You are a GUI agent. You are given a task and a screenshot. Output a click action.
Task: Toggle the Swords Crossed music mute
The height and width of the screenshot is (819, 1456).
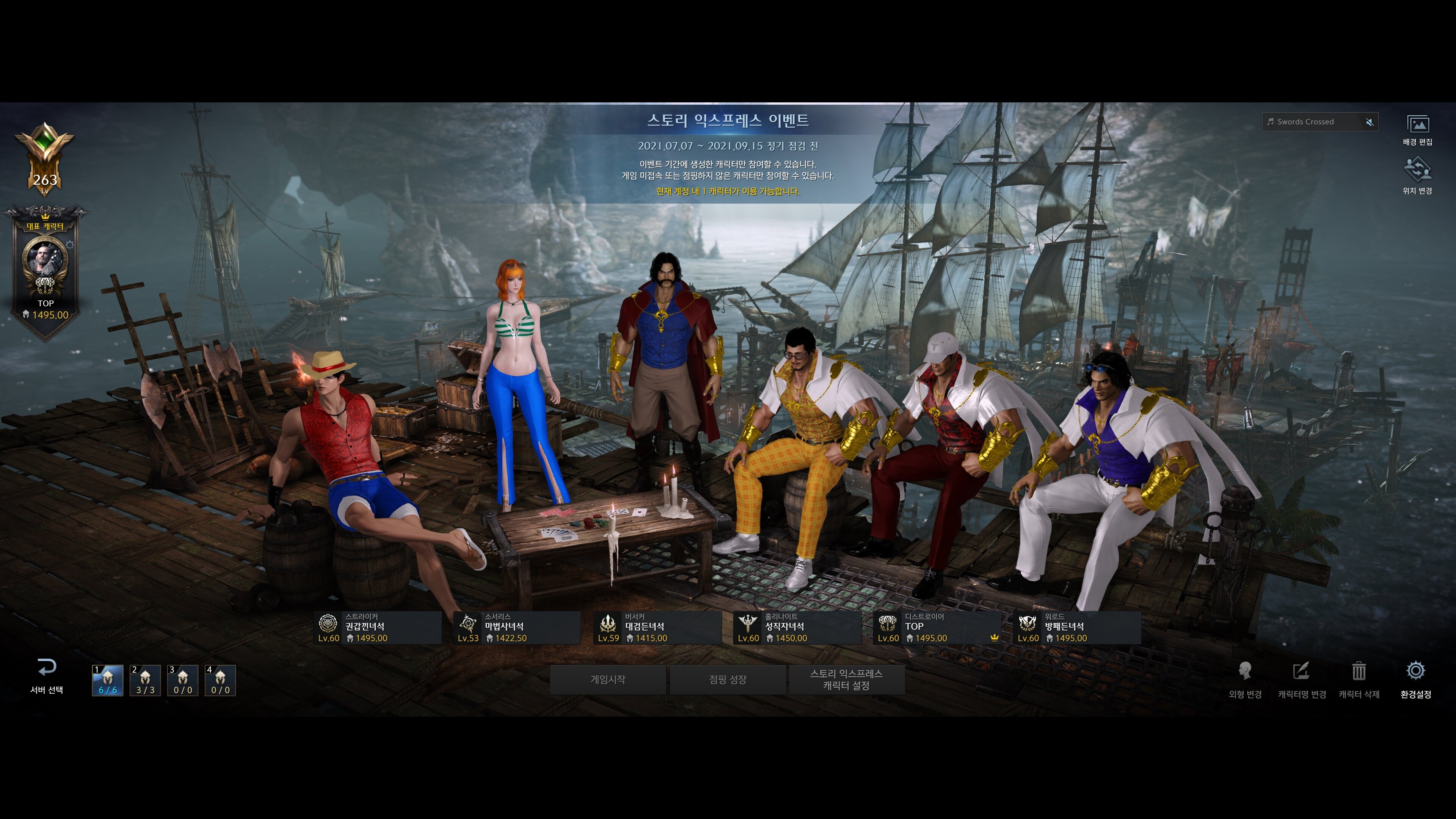pyautogui.click(x=1370, y=121)
